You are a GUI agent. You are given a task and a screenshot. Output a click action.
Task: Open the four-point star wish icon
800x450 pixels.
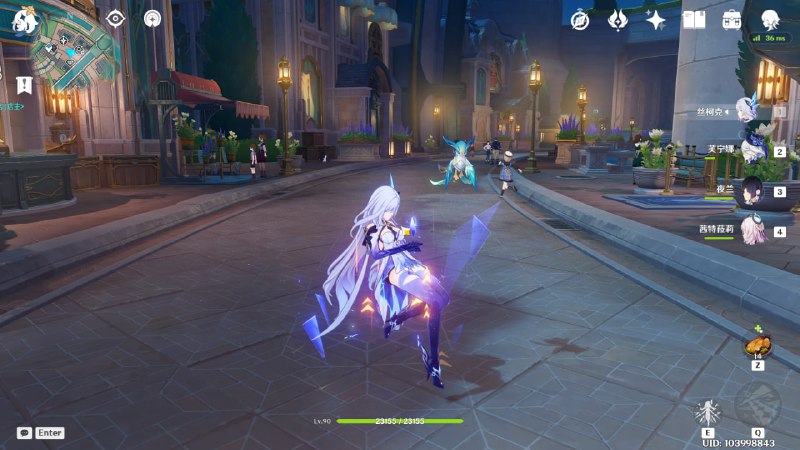[656, 20]
